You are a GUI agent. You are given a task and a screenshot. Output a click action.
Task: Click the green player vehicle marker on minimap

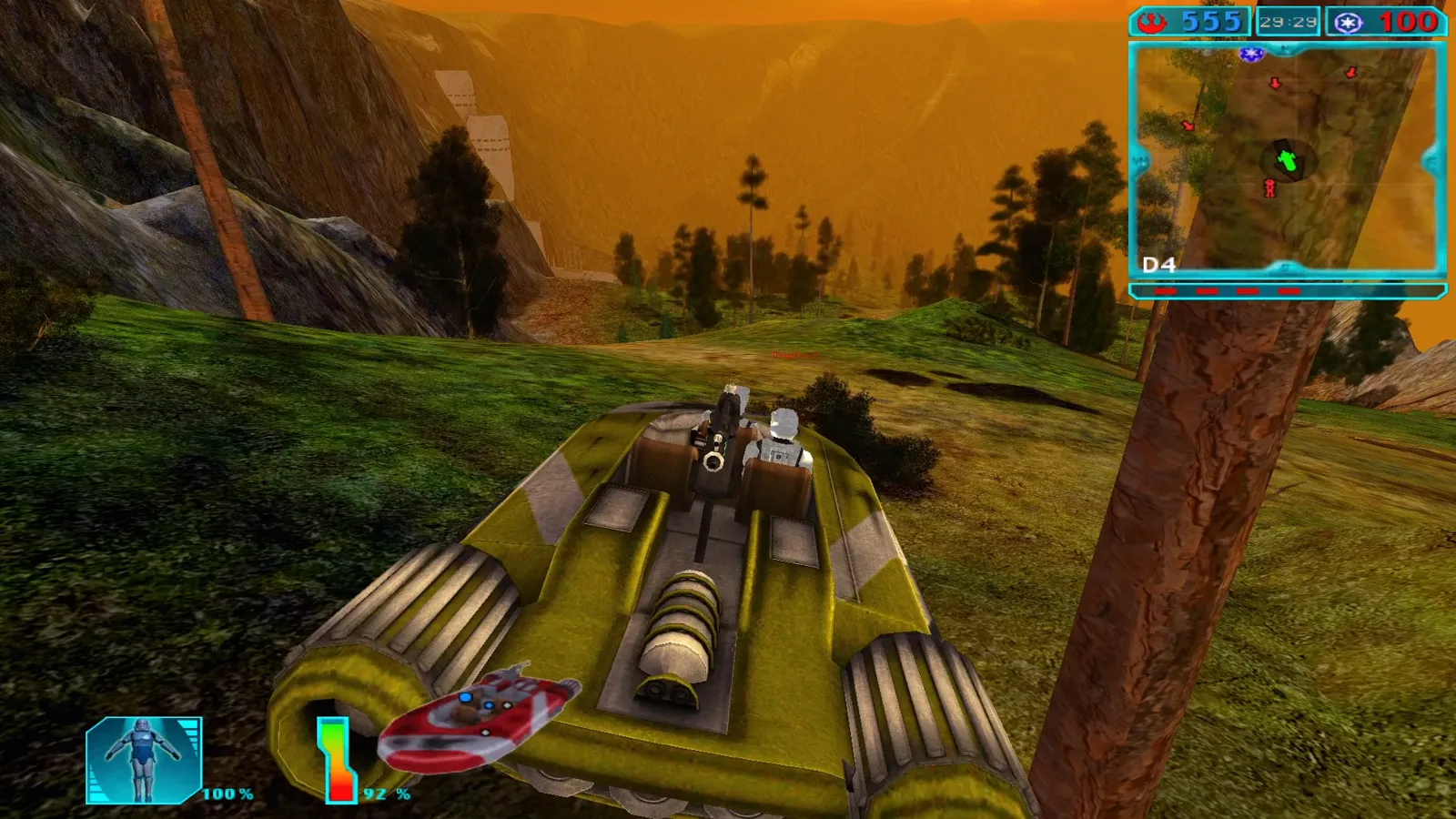1287,162
